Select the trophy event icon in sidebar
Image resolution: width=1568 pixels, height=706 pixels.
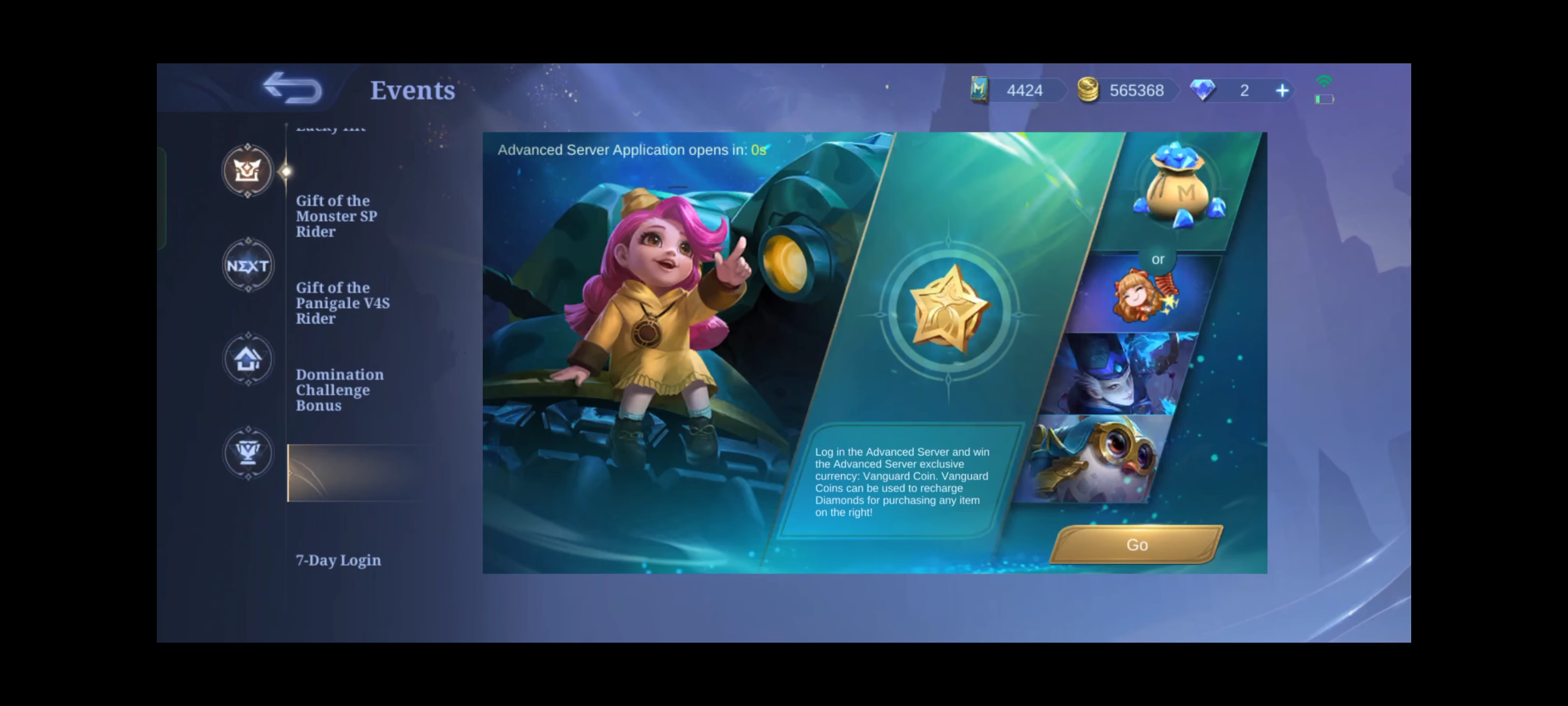click(248, 454)
